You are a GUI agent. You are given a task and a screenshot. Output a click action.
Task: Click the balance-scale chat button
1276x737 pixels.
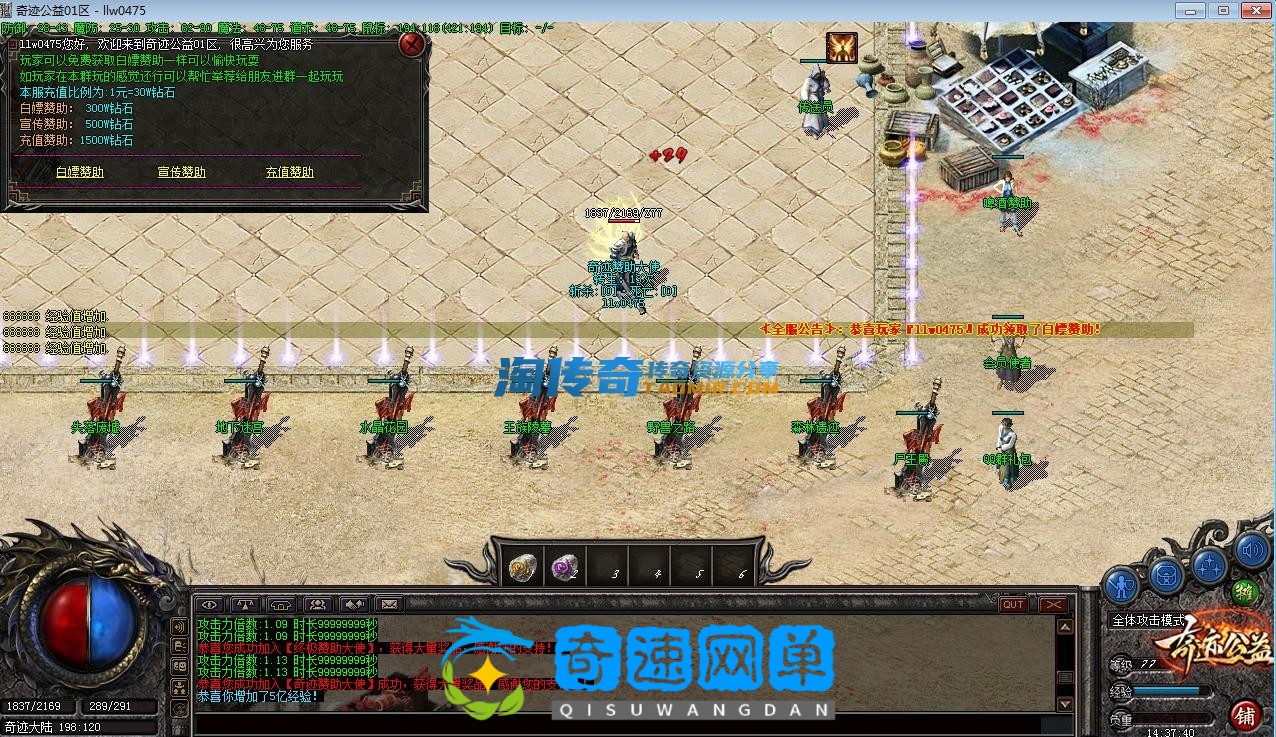pyautogui.click(x=245, y=604)
